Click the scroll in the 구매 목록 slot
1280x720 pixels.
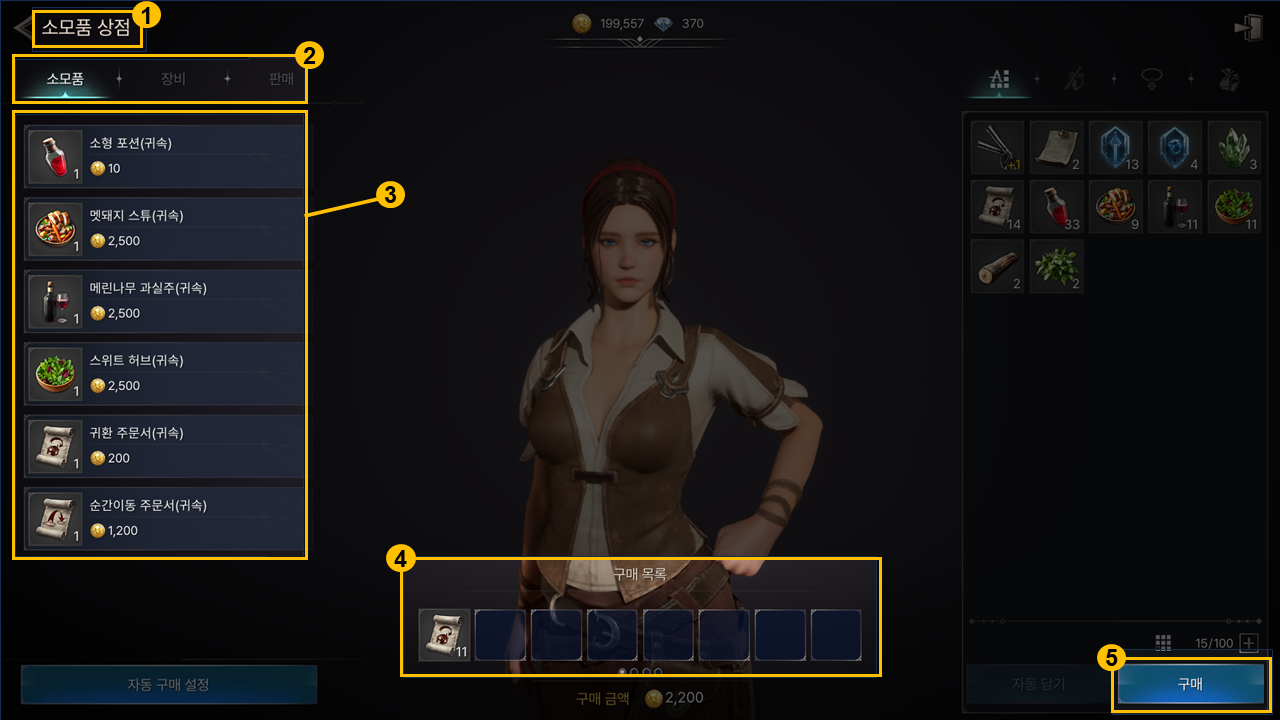[444, 635]
